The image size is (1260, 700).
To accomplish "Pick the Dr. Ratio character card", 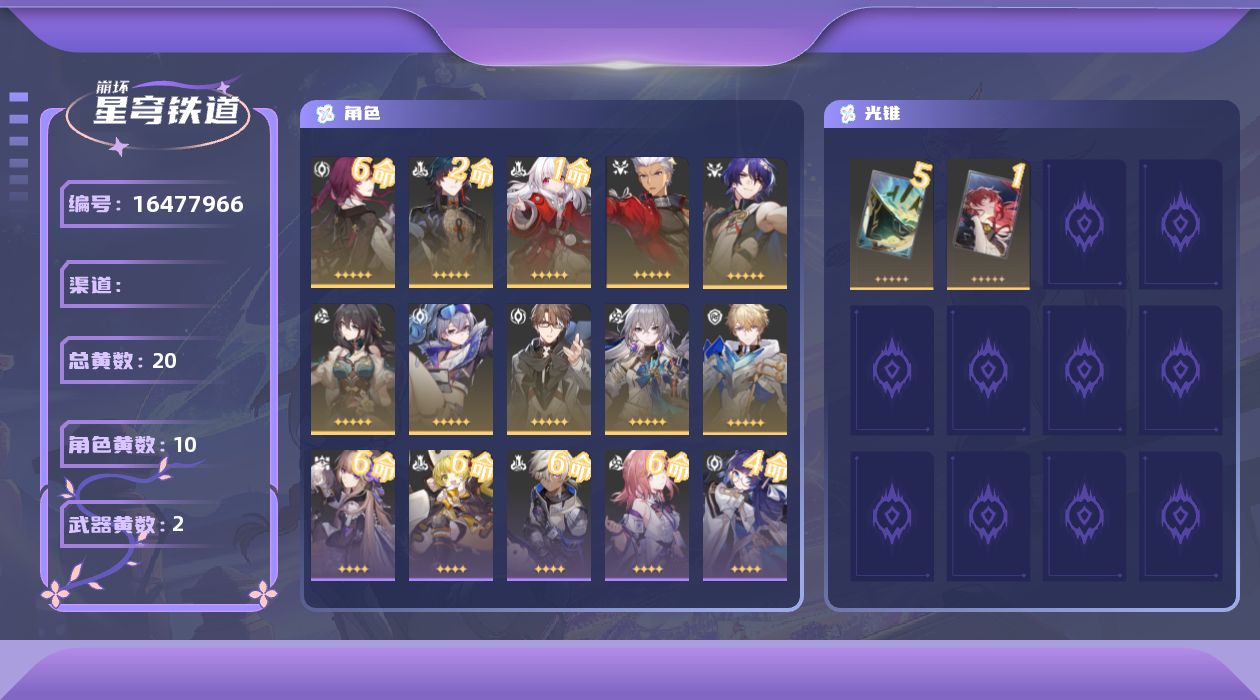I will point(745,222).
